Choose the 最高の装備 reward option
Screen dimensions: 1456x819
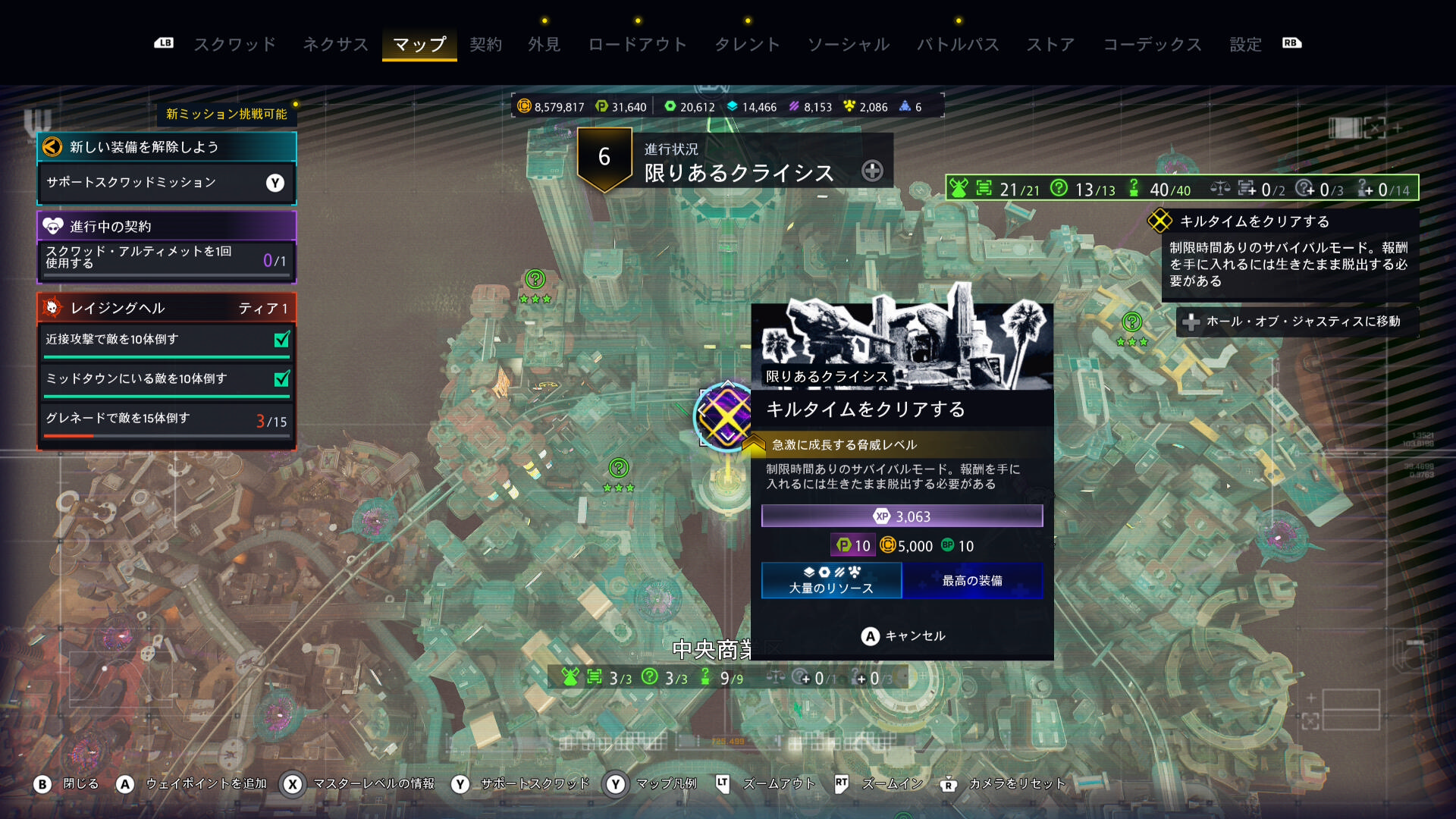(972, 581)
